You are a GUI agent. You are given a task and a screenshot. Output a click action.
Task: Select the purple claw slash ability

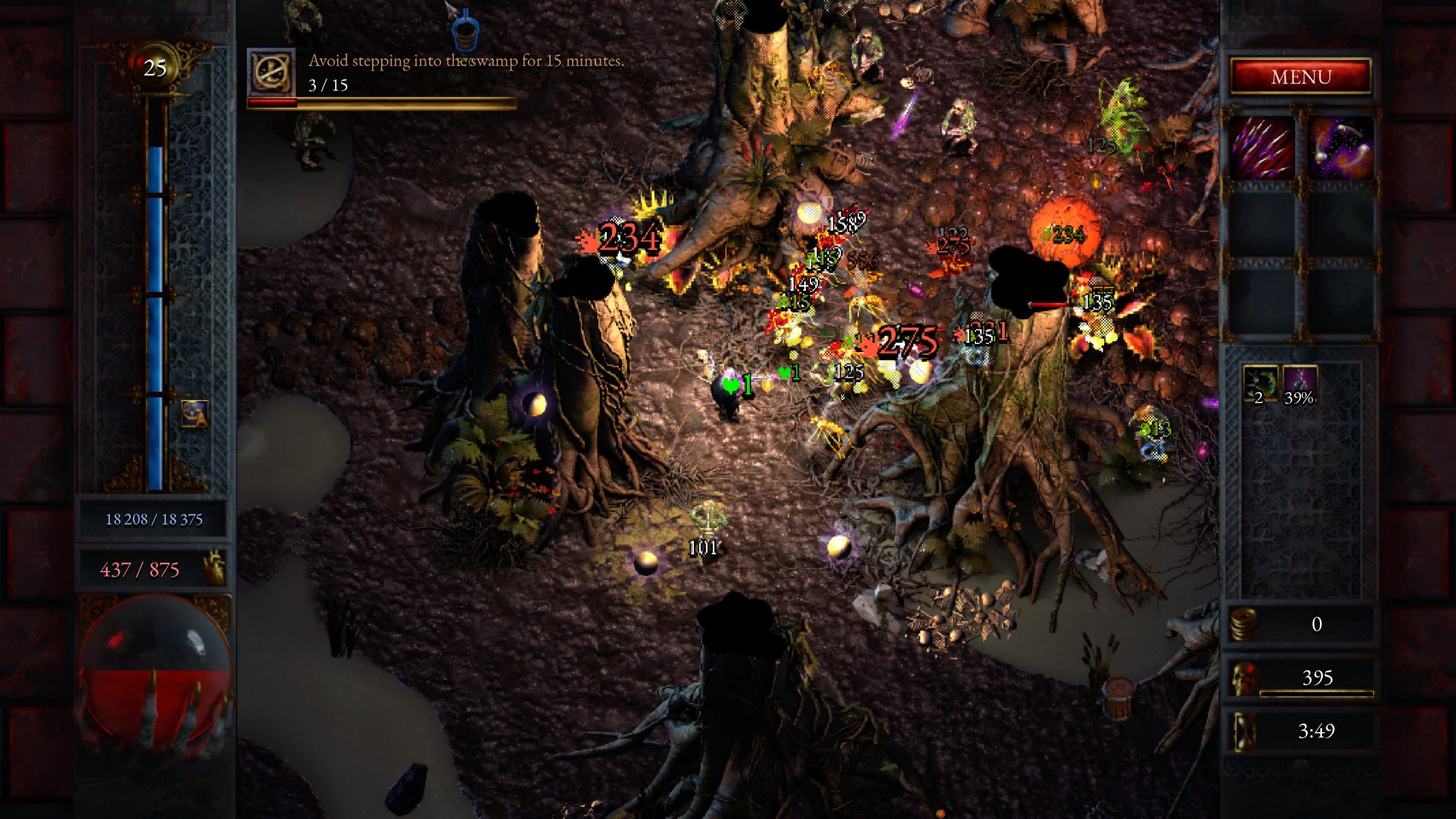[x=1262, y=146]
